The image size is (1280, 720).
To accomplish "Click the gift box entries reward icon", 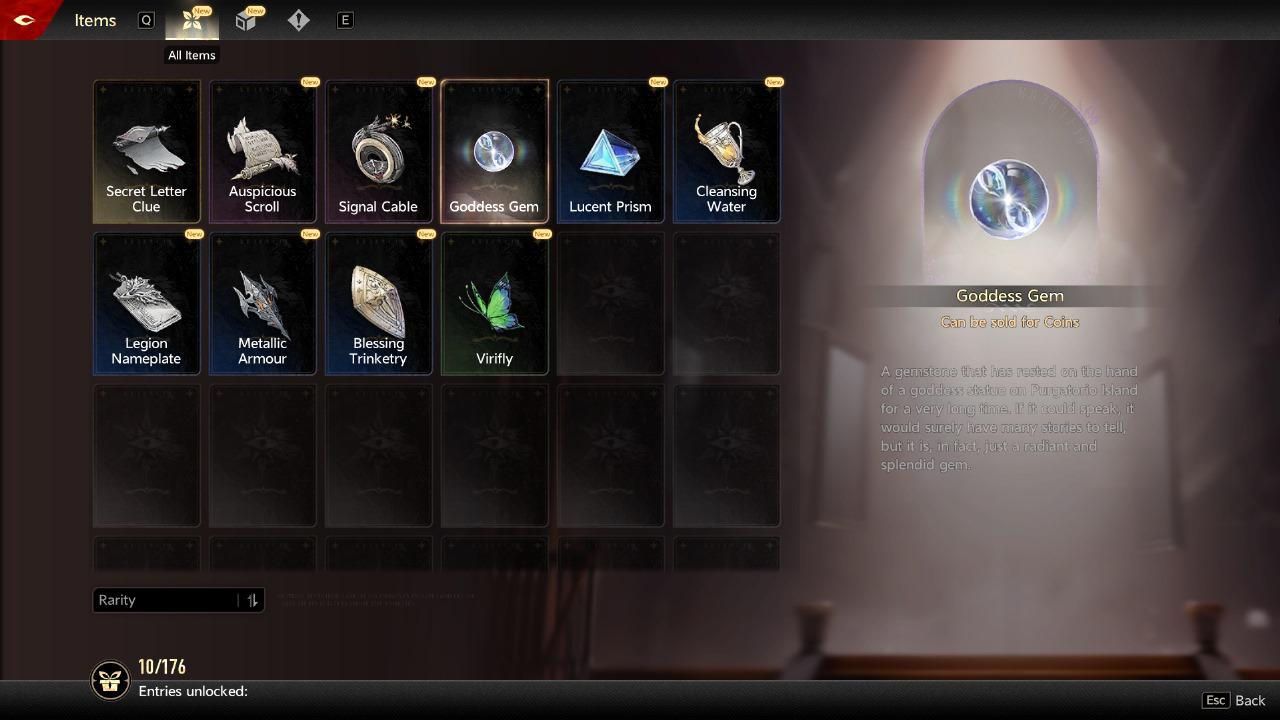I will click(x=110, y=680).
